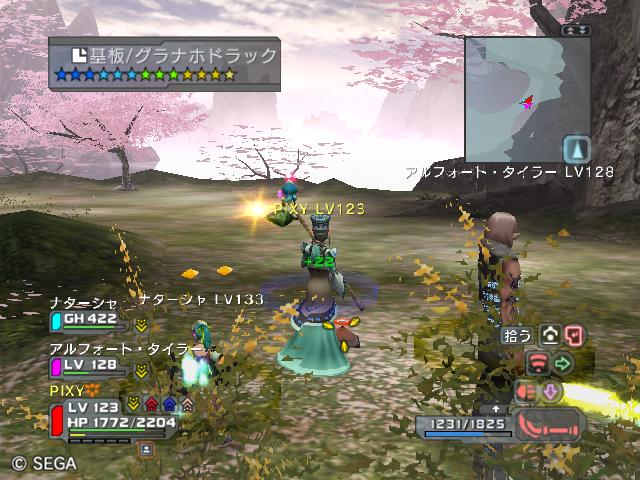Click the small icon beneath PIXY's HP gauge
640x480 pixels.
point(145,450)
